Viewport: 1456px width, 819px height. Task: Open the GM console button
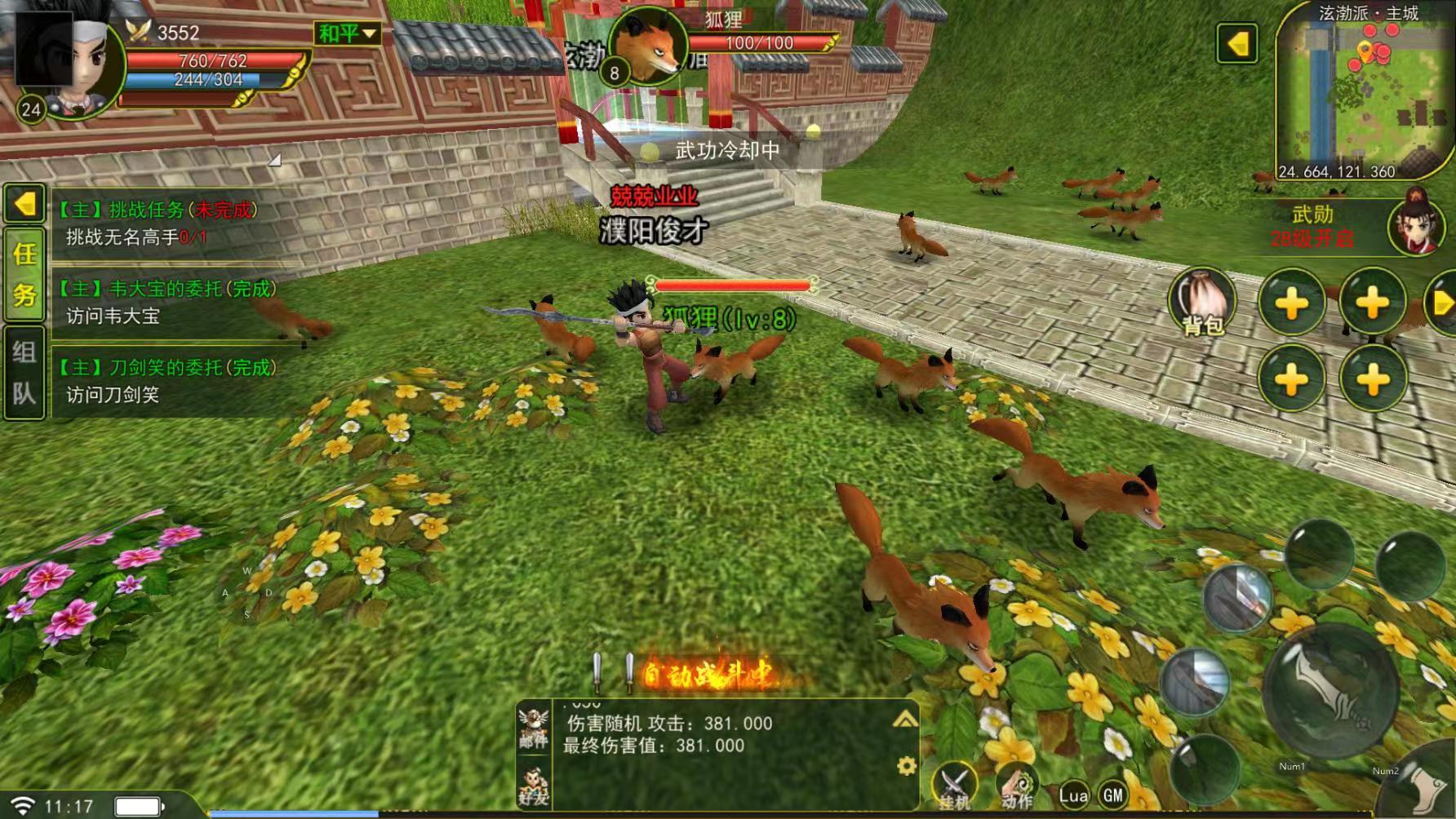coord(1113,795)
